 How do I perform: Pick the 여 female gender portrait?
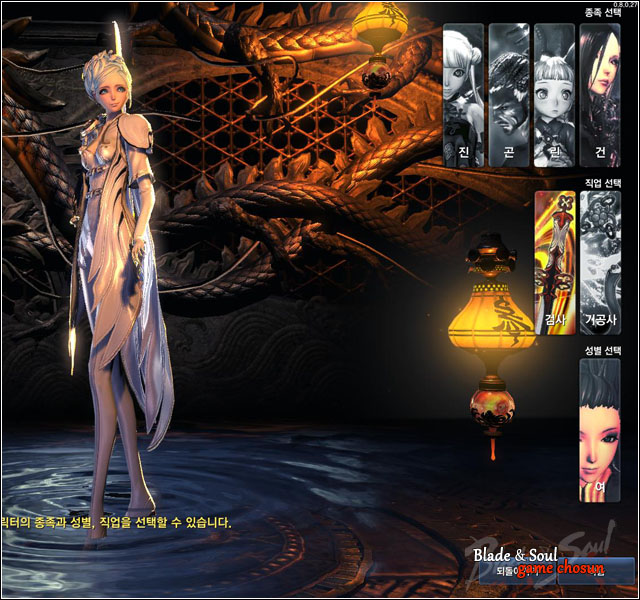click(x=600, y=430)
